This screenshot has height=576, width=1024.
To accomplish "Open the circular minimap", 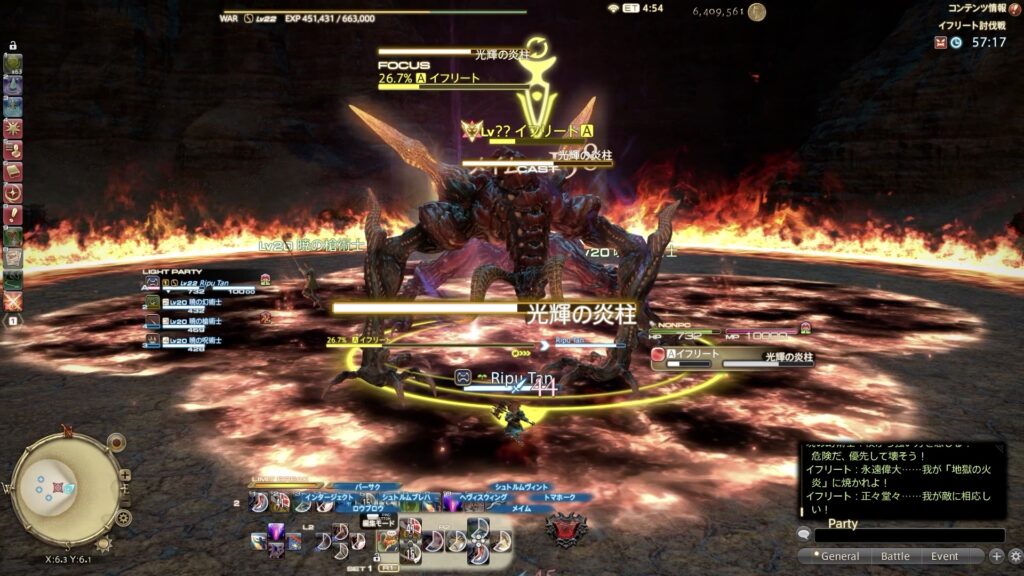I will point(63,488).
